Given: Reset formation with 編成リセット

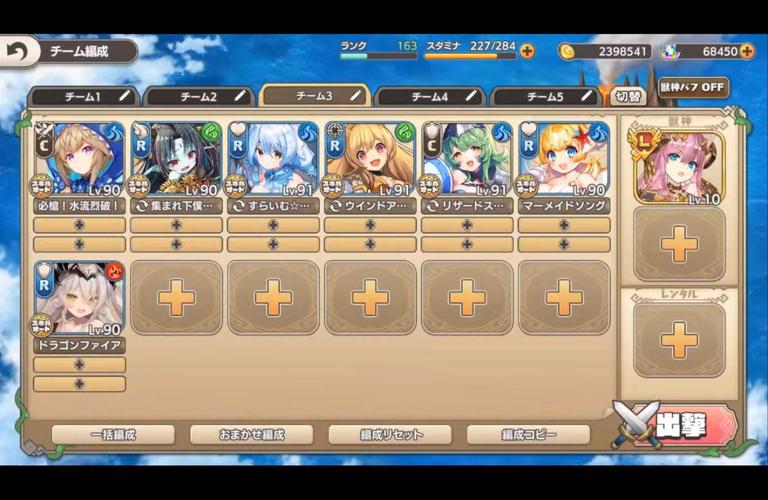Looking at the screenshot, I should point(391,435).
